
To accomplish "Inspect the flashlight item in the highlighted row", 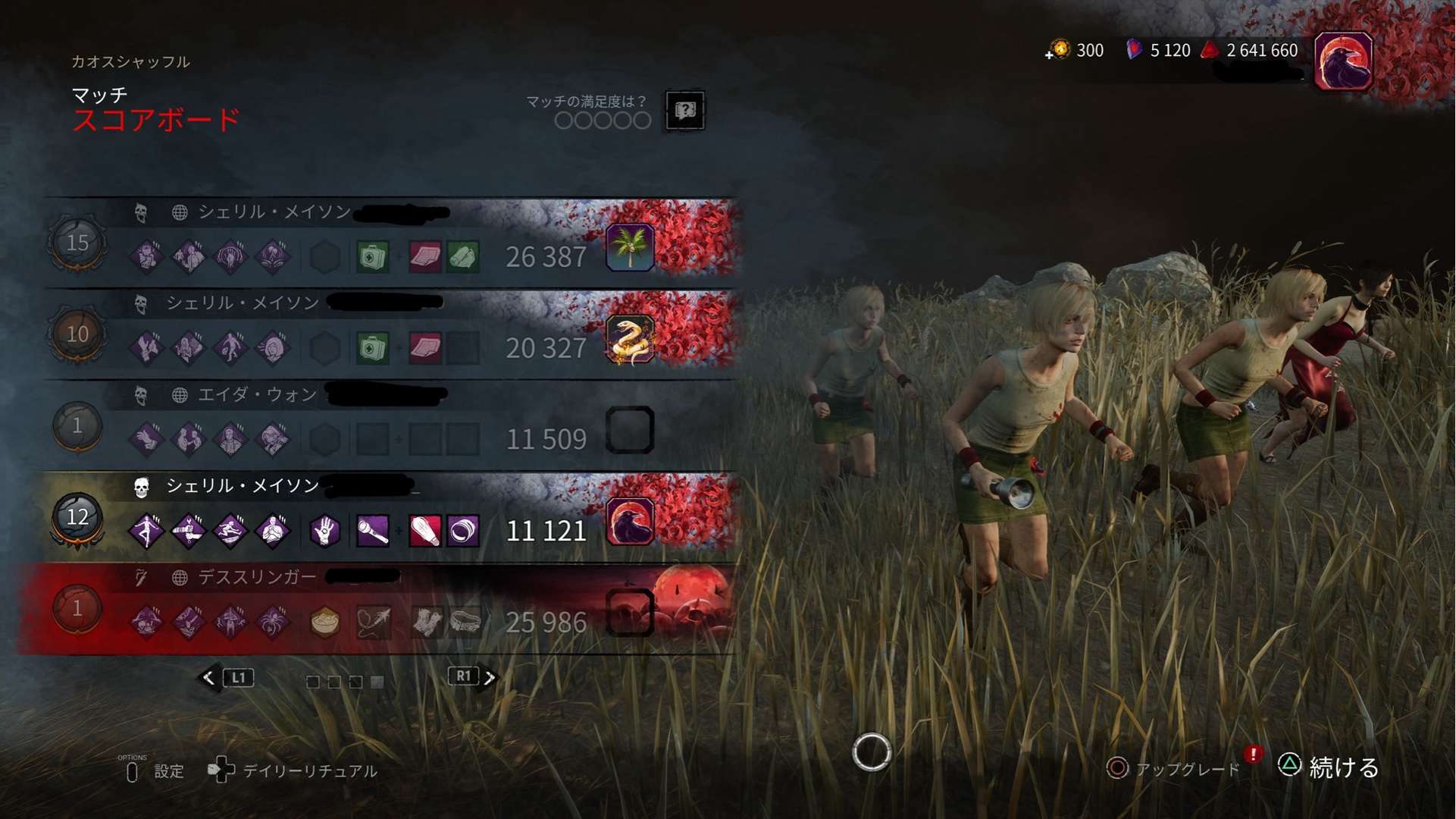I will pos(373,531).
